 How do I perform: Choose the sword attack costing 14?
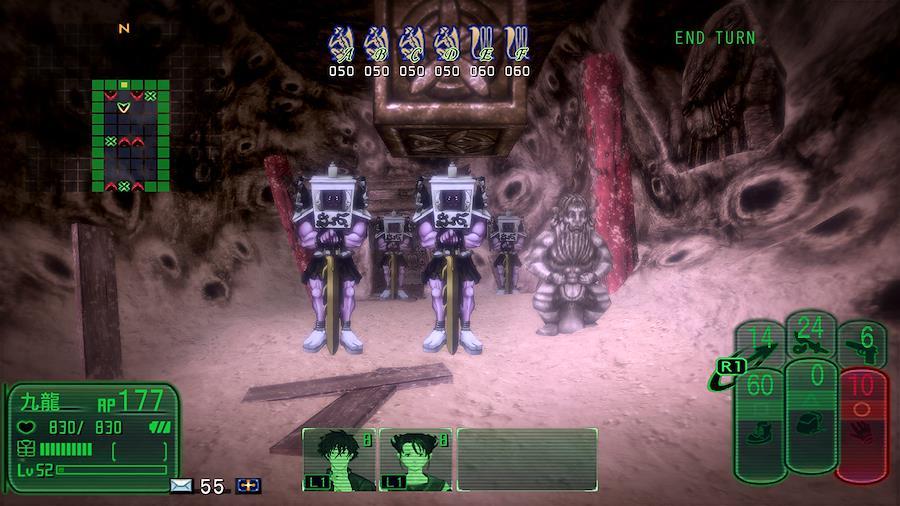pyautogui.click(x=761, y=345)
